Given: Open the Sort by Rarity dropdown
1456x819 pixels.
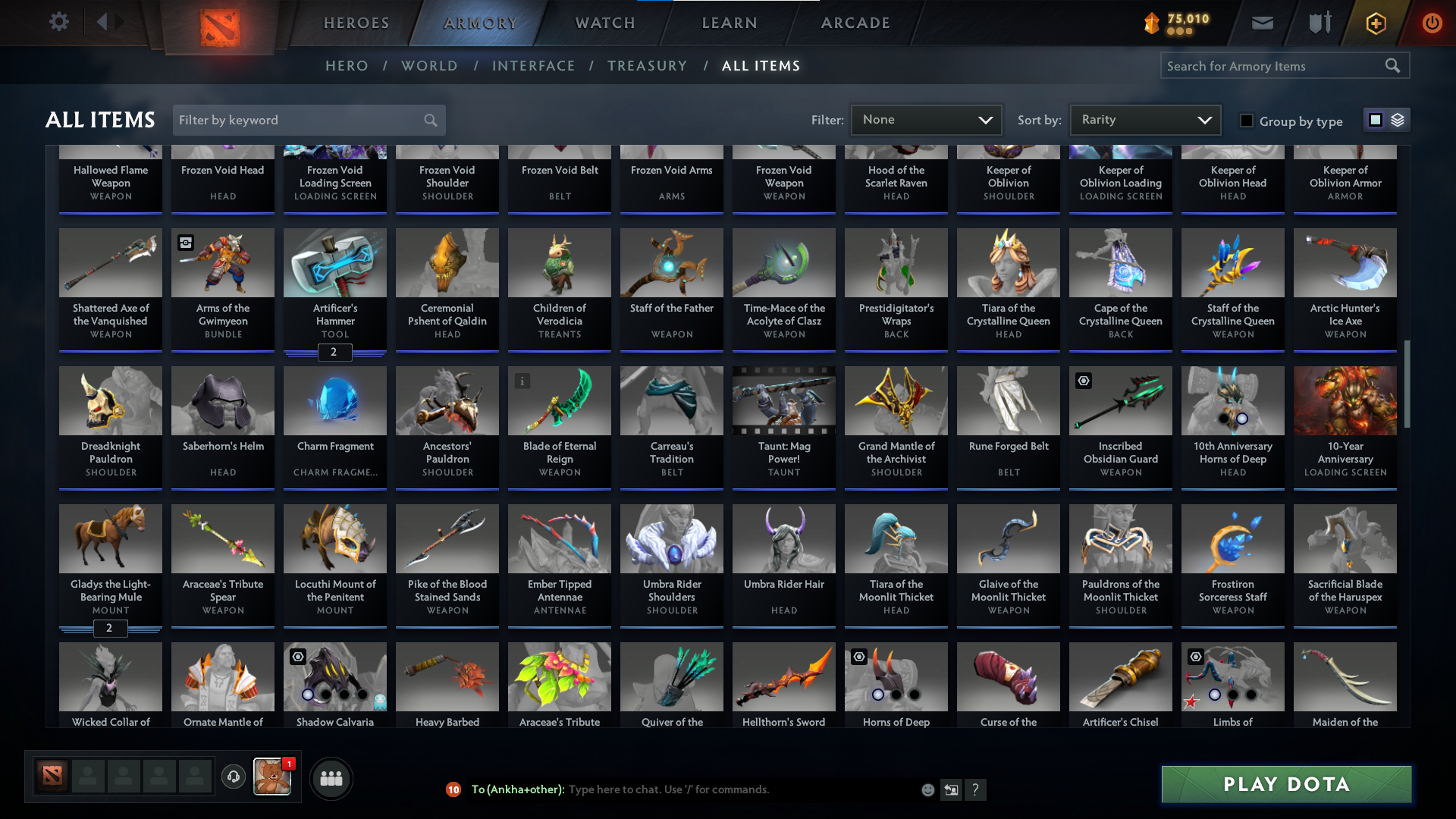Looking at the screenshot, I should 1144,119.
